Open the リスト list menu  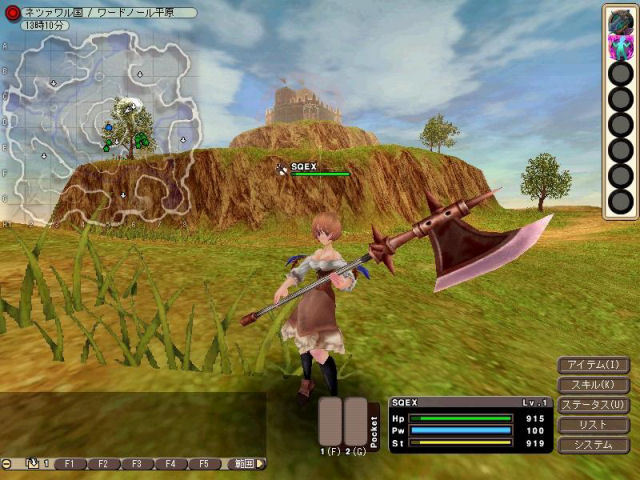click(593, 425)
